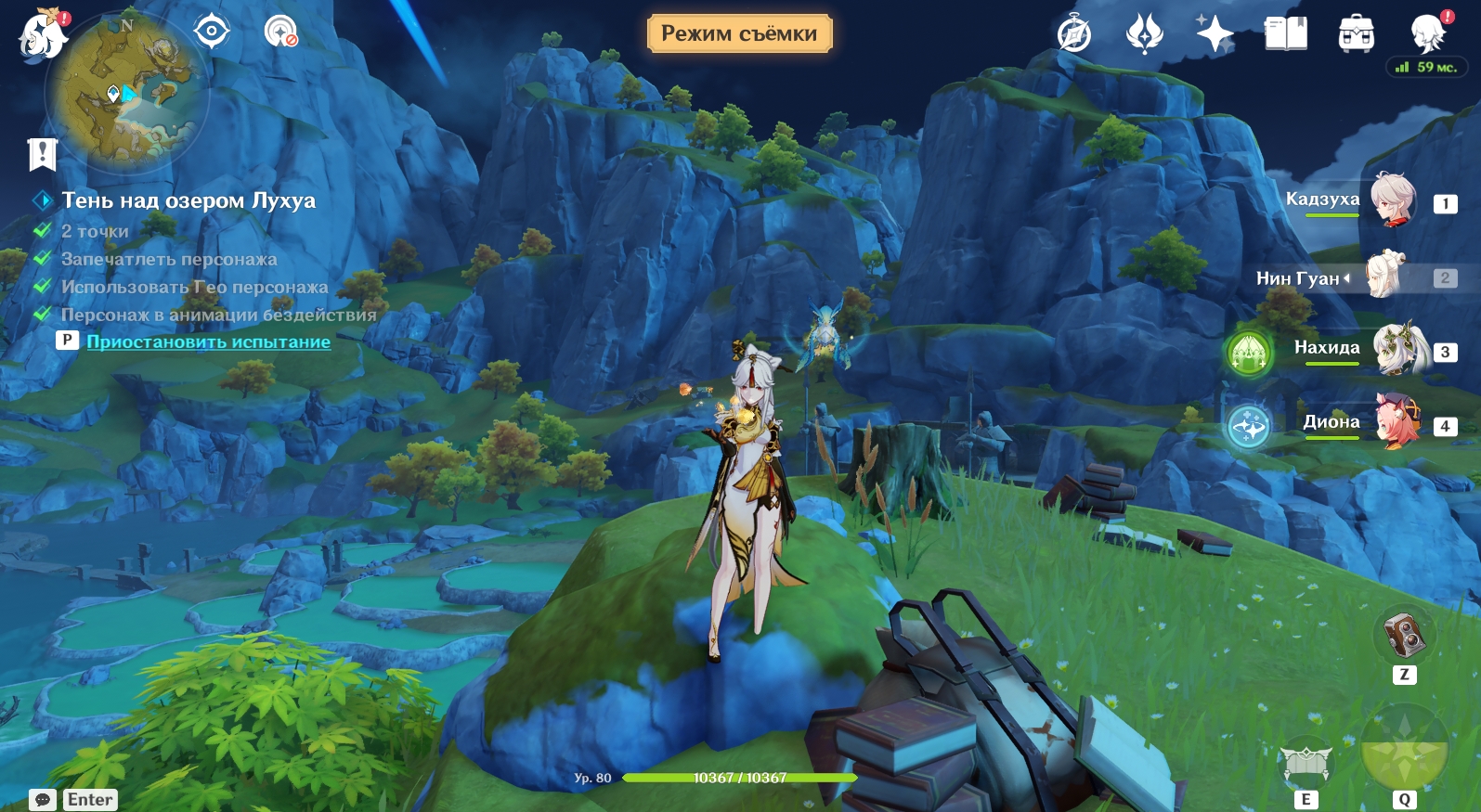
Task: Open the compass icon in top bar
Action: coord(1074,34)
